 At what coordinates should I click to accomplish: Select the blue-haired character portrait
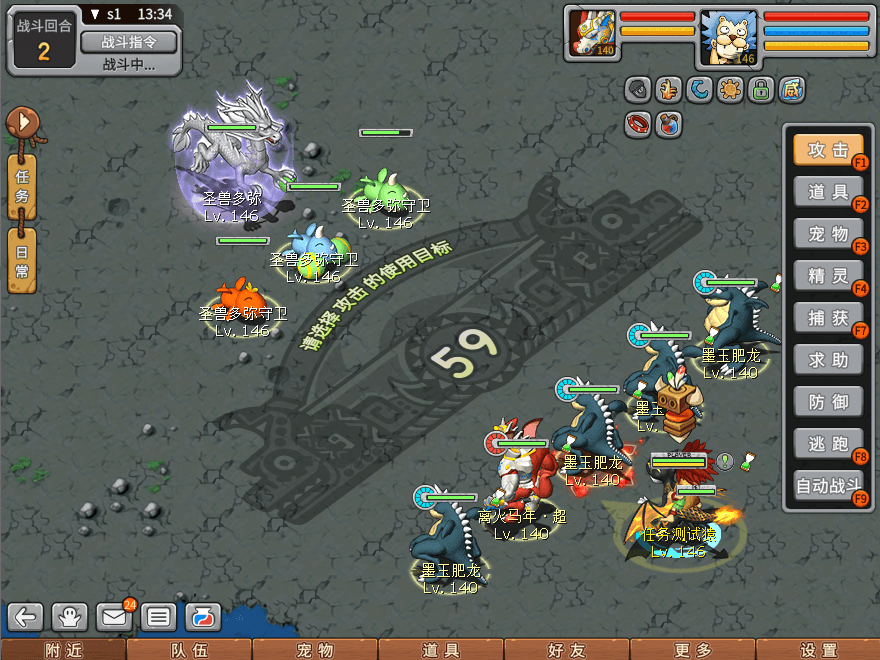click(x=728, y=38)
